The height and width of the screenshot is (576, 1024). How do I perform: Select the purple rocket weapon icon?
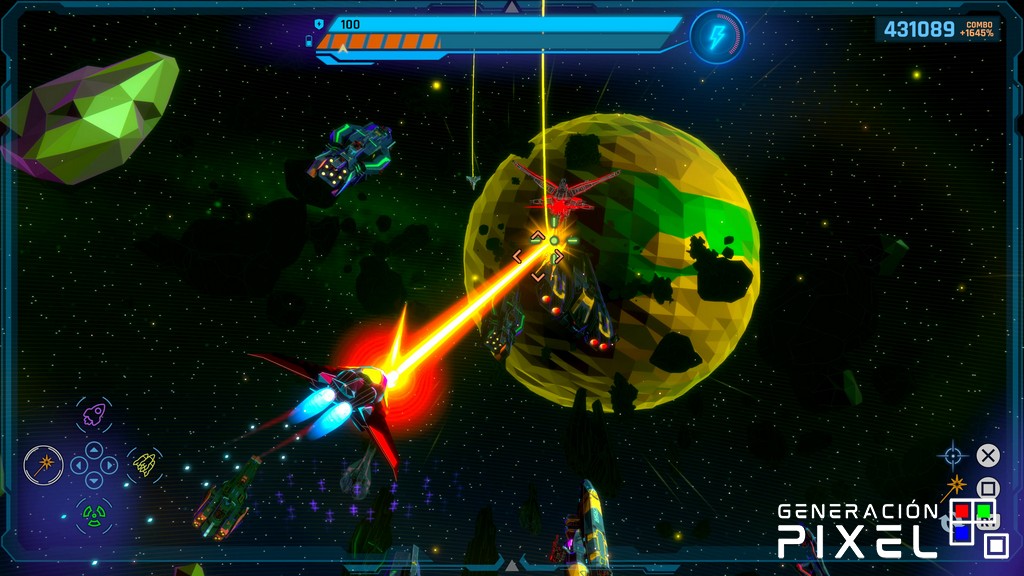tap(94, 415)
